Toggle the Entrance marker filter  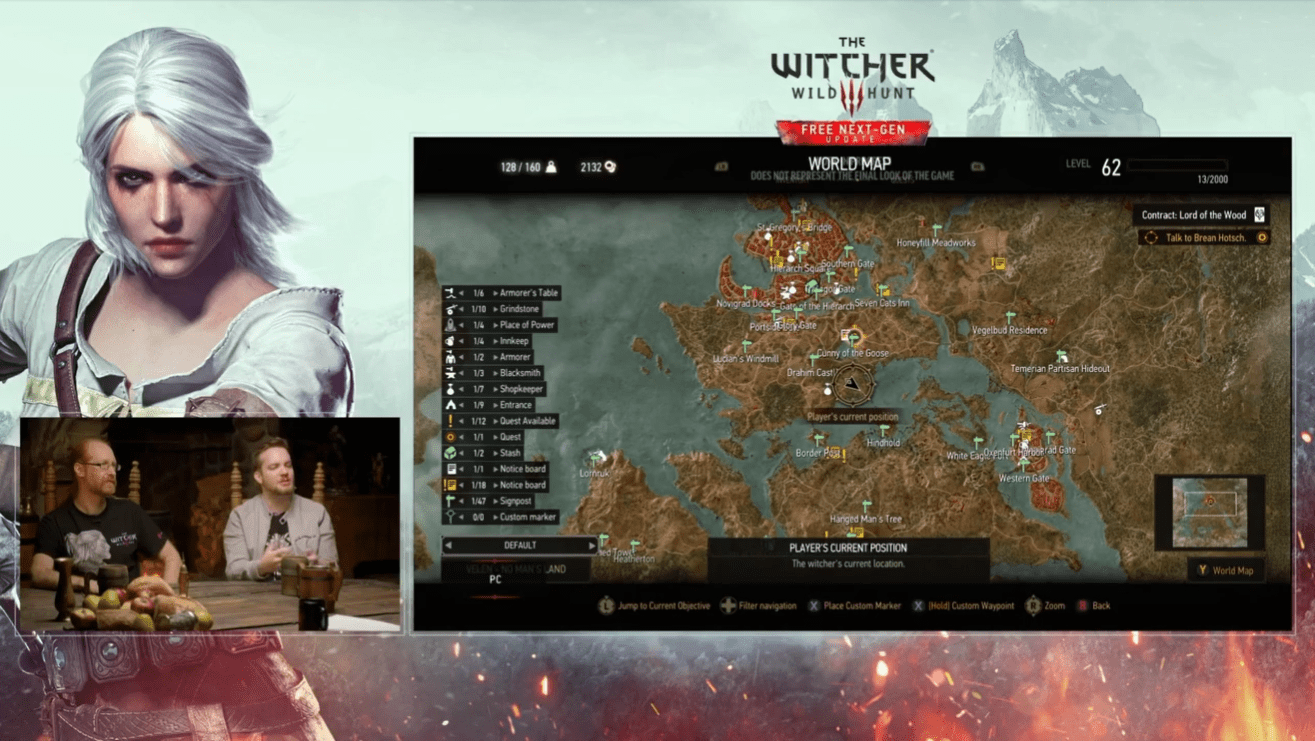coord(450,404)
